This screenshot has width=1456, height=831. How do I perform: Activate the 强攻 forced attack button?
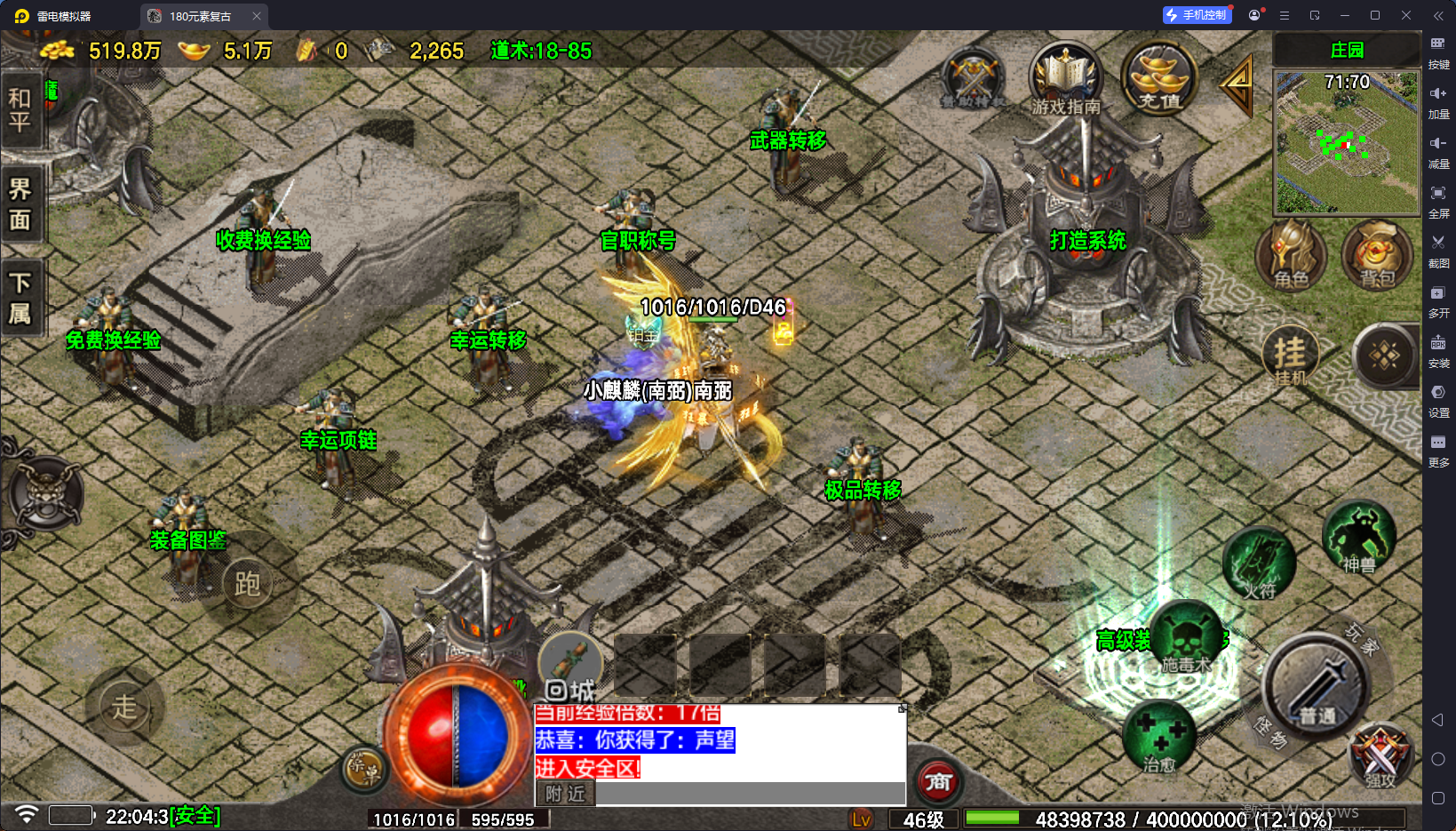(1380, 755)
